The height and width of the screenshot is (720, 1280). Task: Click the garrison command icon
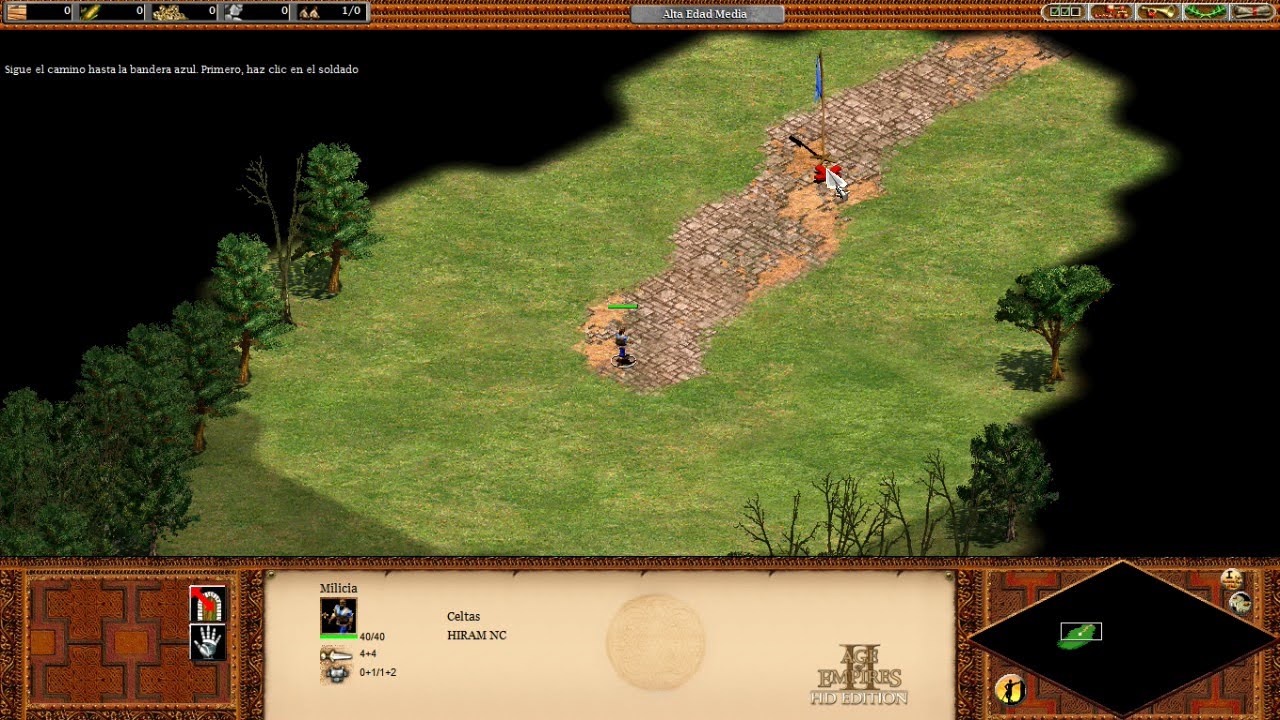pos(208,603)
